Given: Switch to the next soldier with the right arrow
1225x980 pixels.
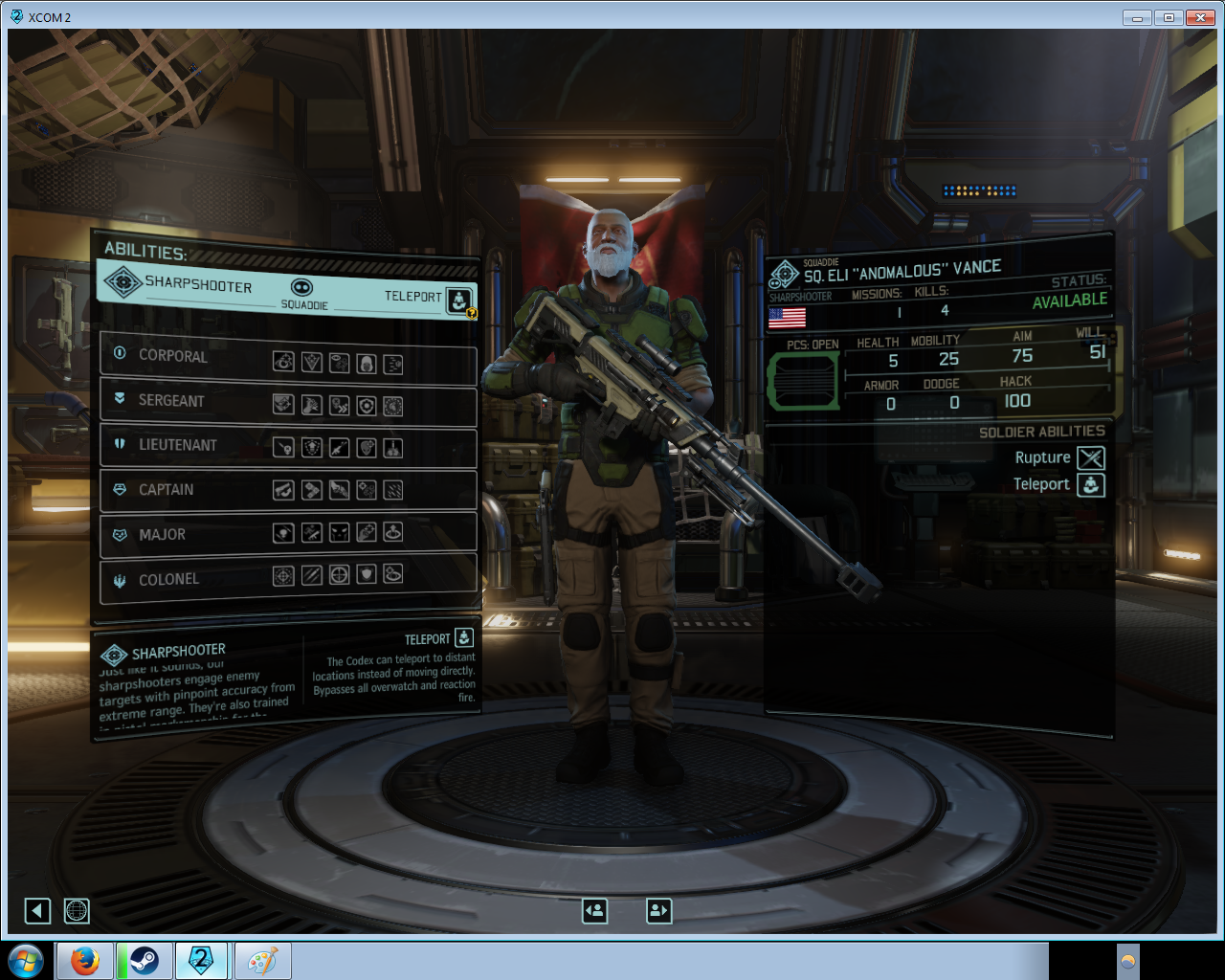Looking at the screenshot, I should (658, 911).
